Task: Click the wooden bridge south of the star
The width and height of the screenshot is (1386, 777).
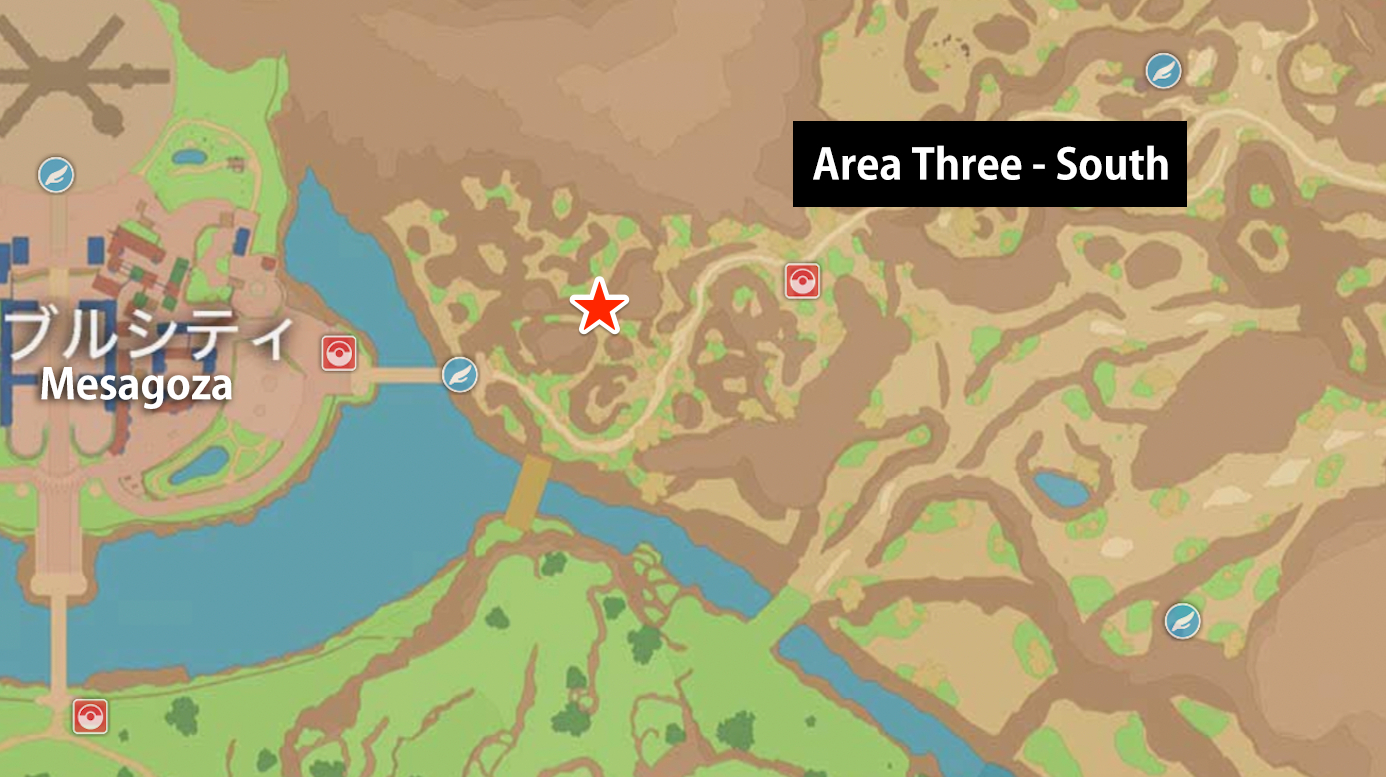Action: tap(530, 490)
